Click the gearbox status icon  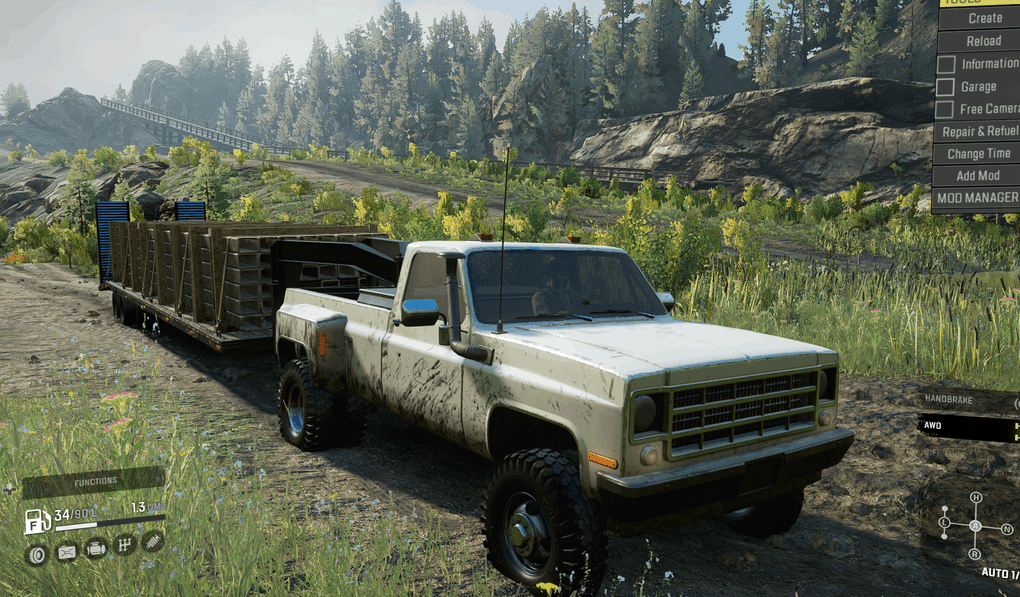pos(125,545)
